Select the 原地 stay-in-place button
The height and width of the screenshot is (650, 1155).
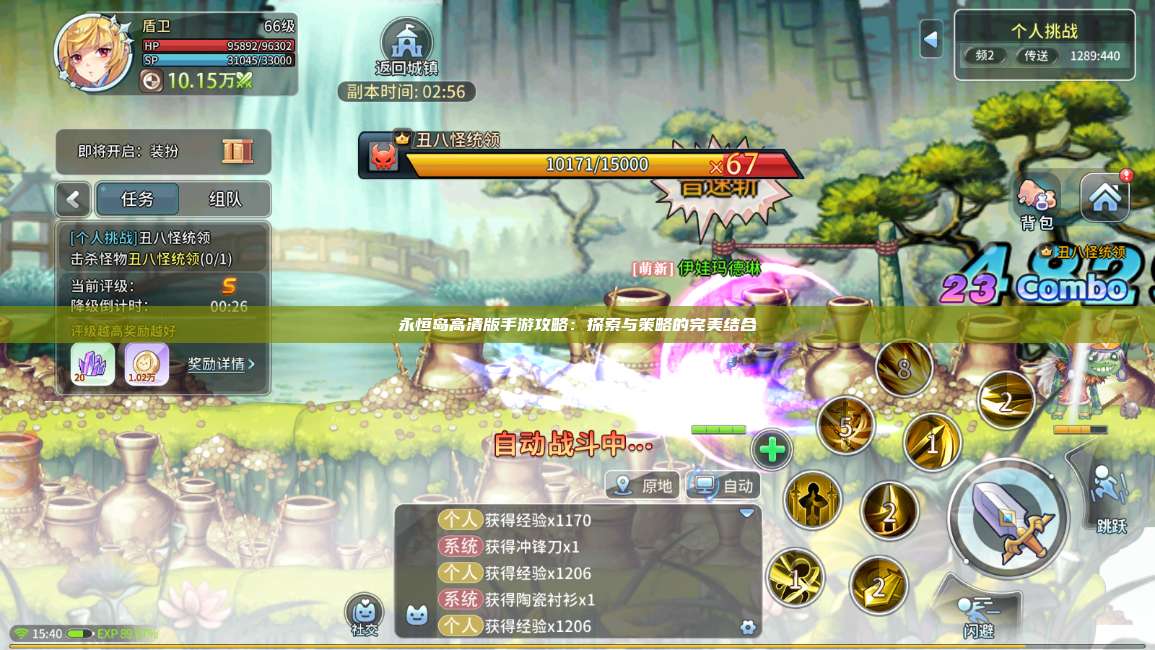tap(644, 486)
